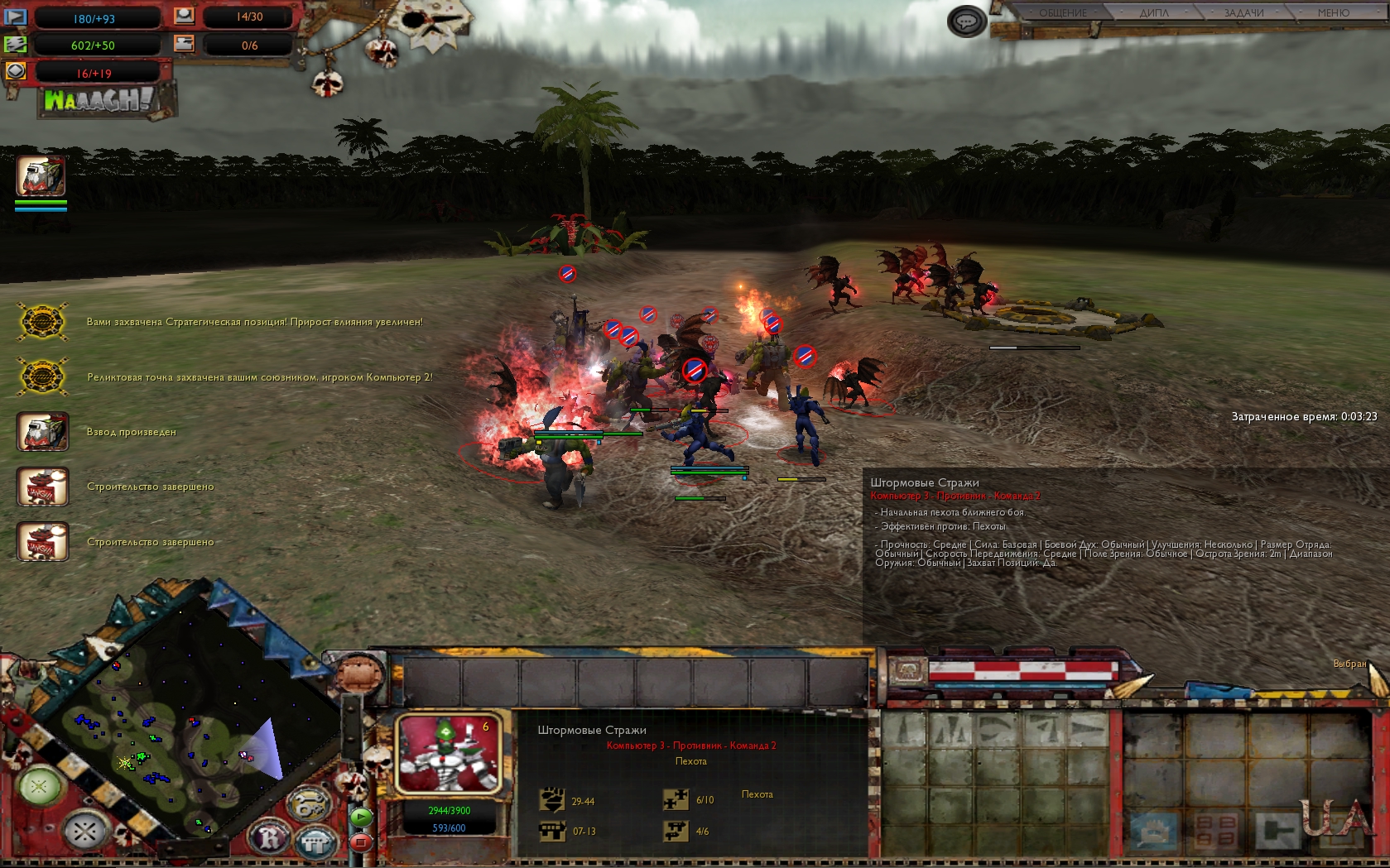
Task: Open the МЕНЮ game menu
Action: 1333,13
